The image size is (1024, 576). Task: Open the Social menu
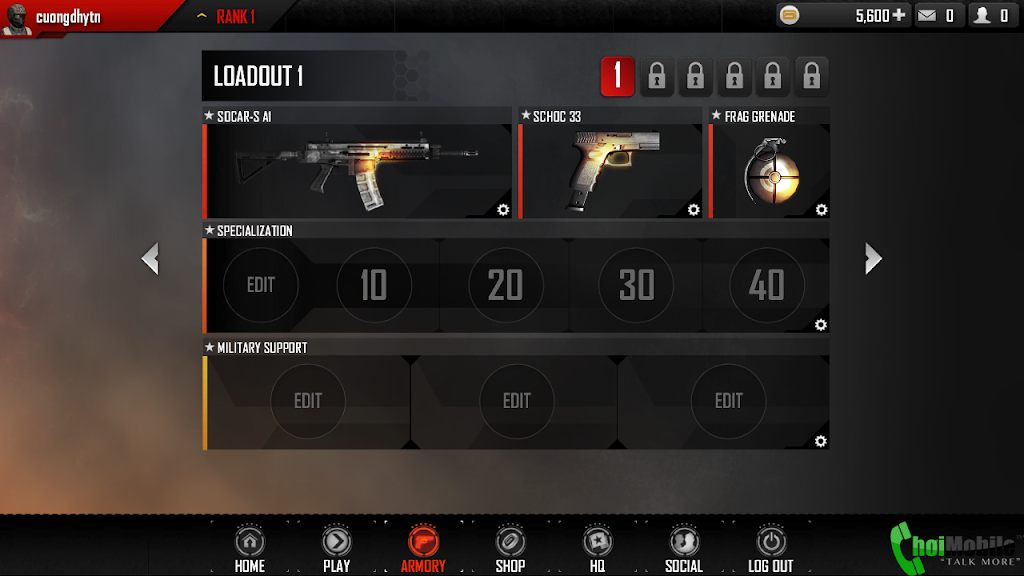[x=684, y=548]
